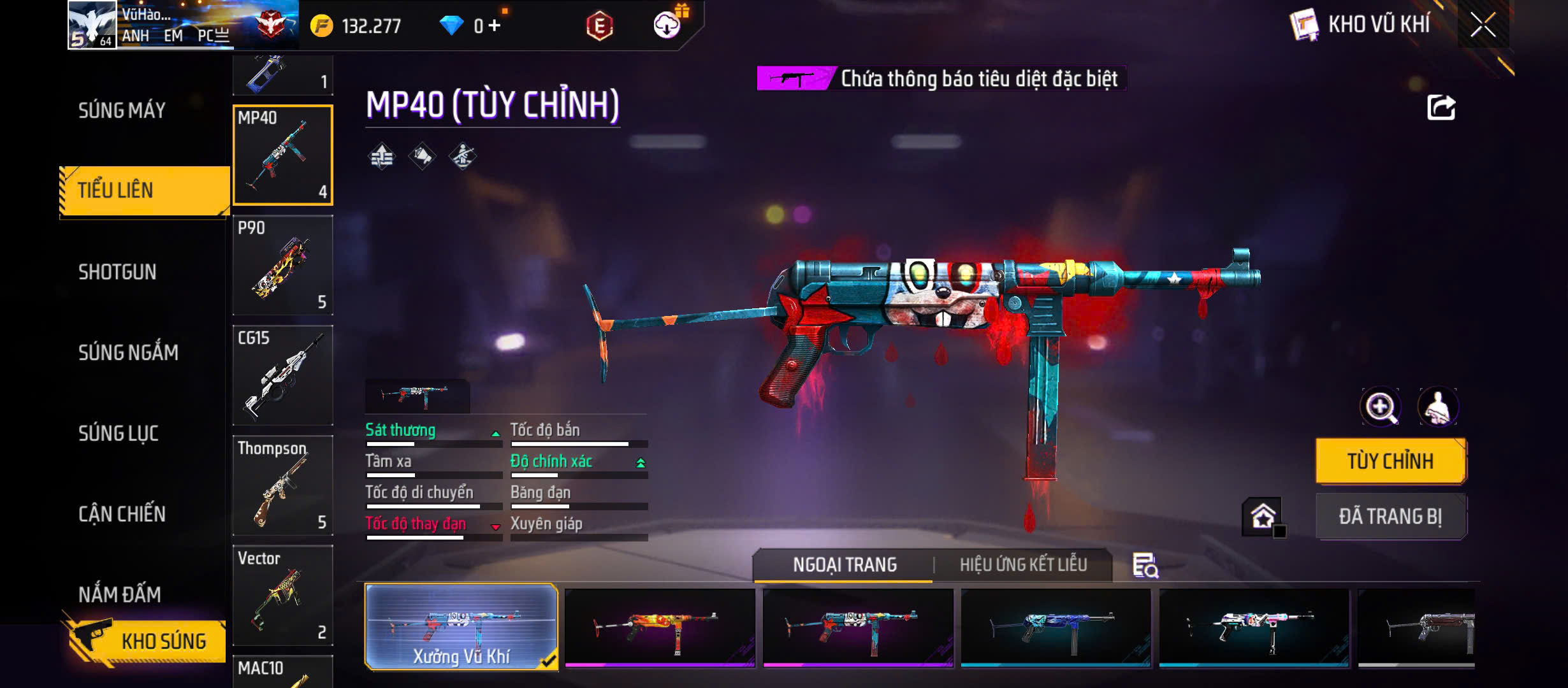Open the character preview icon
Viewport: 1568px width, 688px height.
tap(1437, 407)
